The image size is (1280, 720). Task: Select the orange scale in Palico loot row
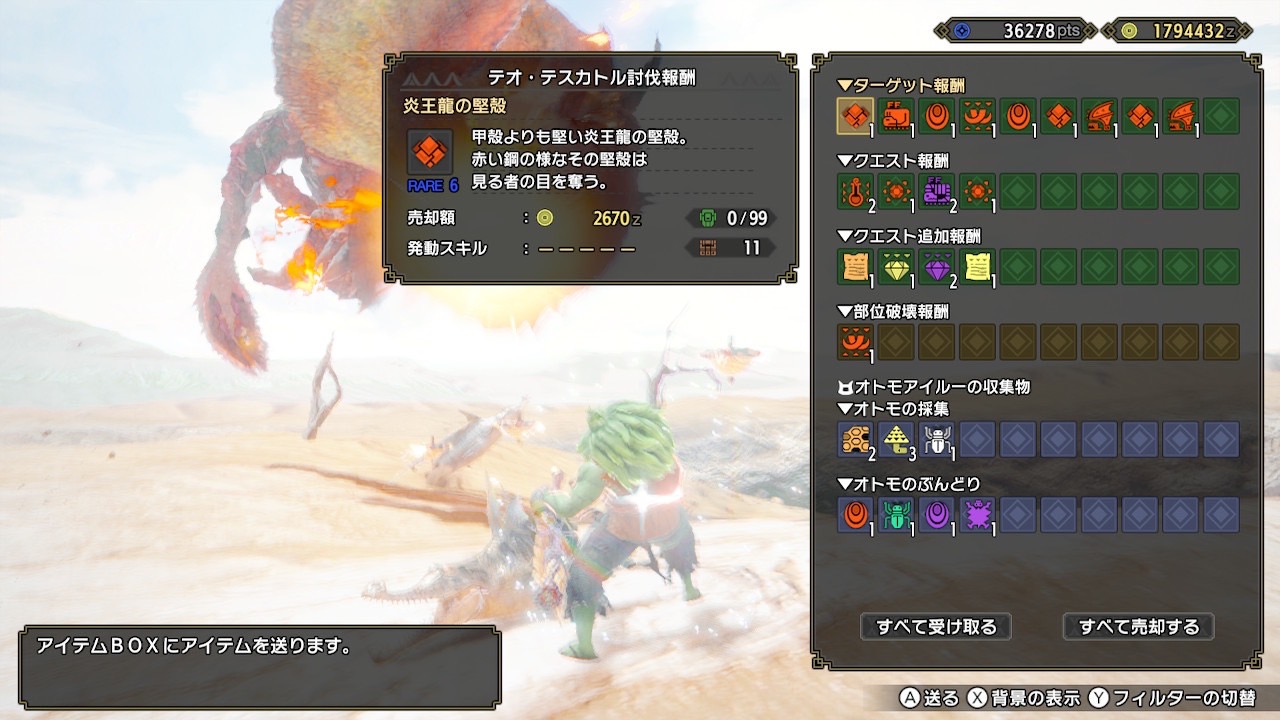point(855,515)
